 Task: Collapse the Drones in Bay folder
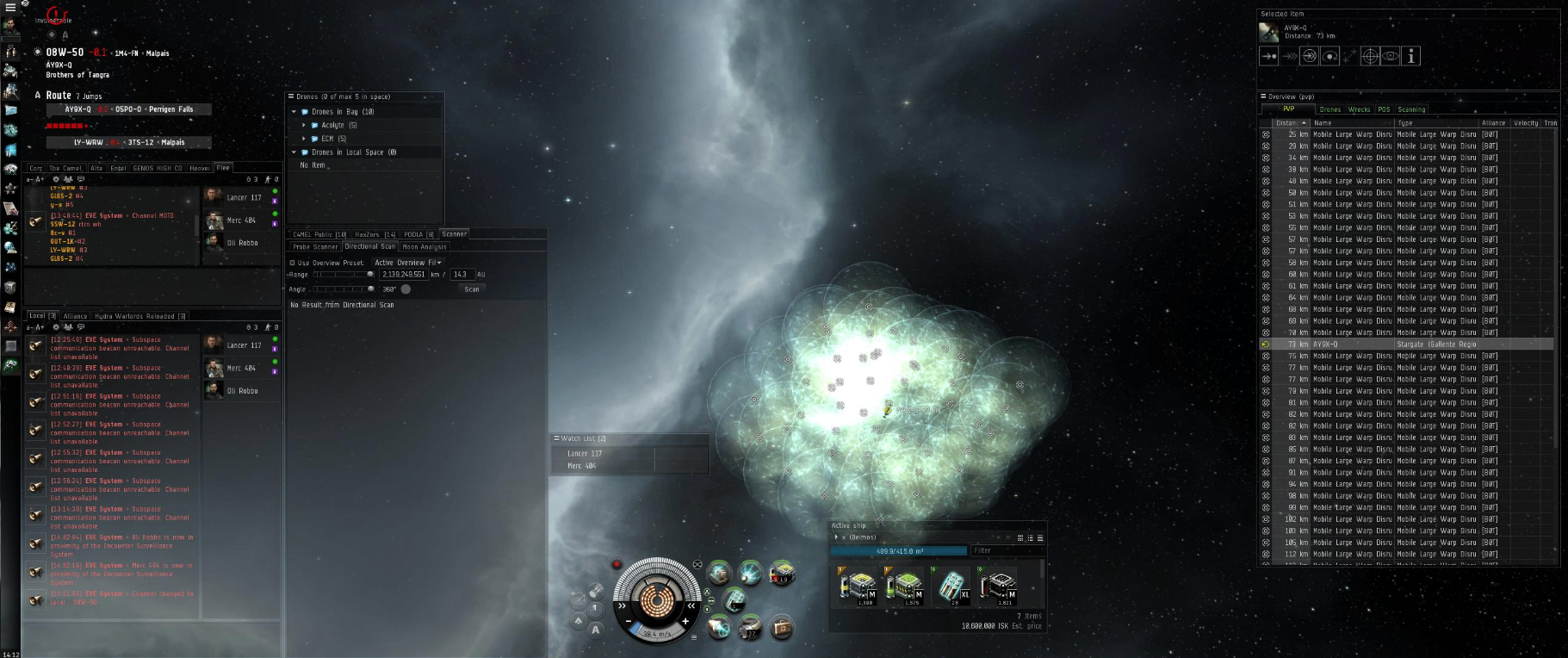click(x=294, y=112)
